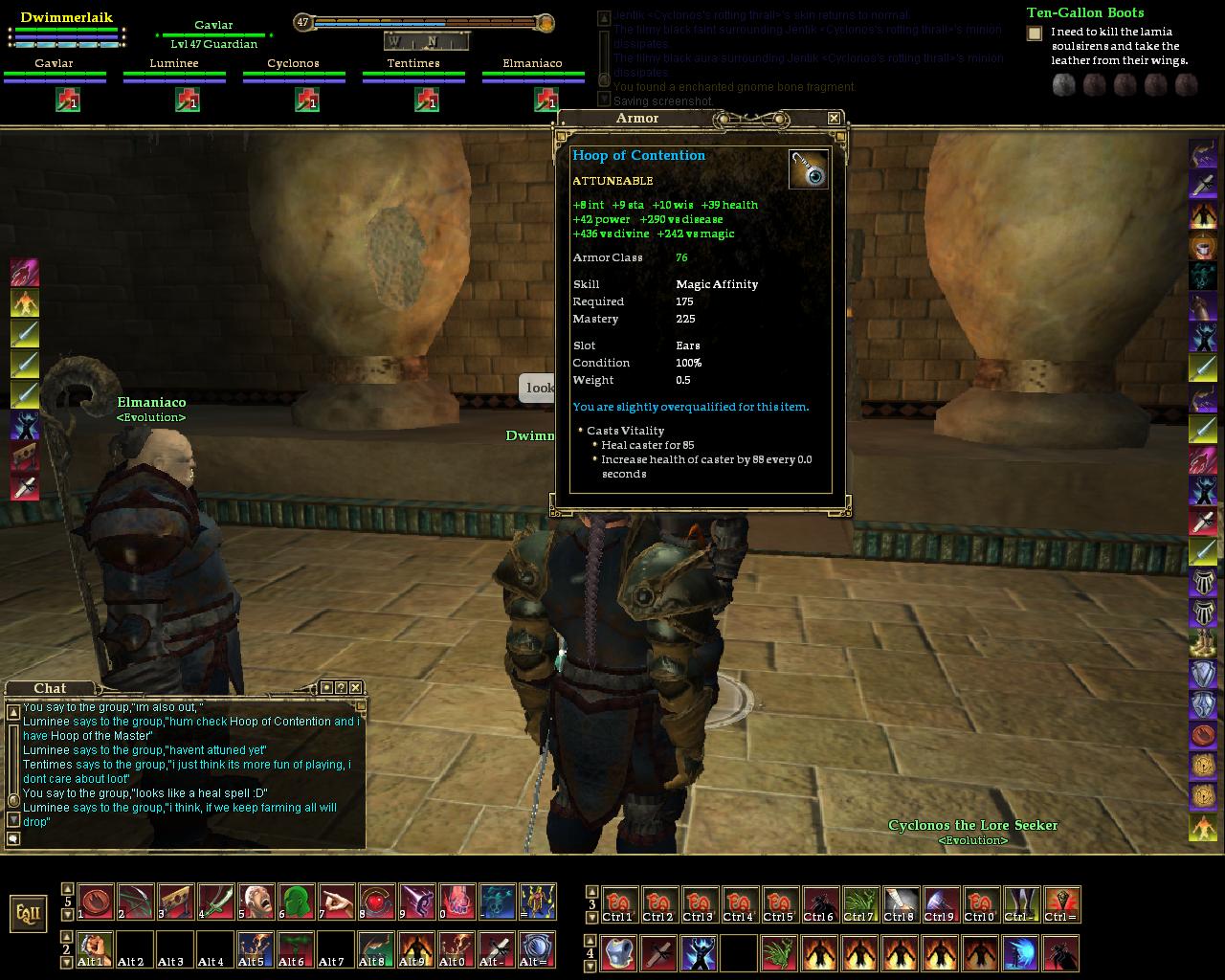
Task: Select the silver breastplate icon in hotbar 4
Action: (618, 953)
